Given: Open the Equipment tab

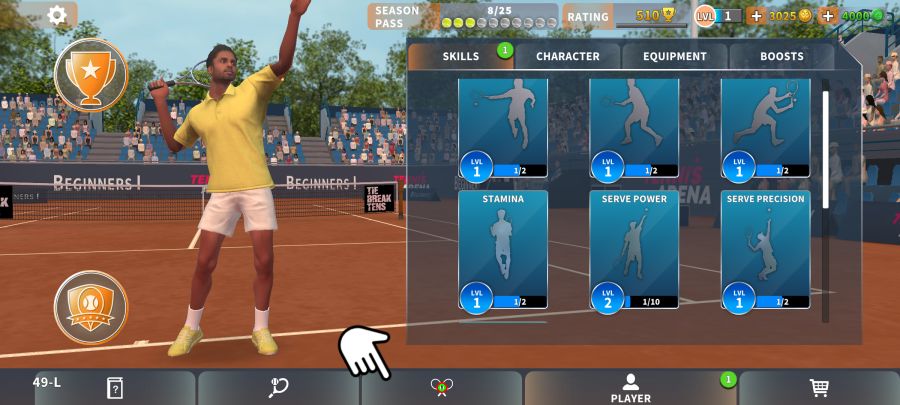Looking at the screenshot, I should pos(675,57).
